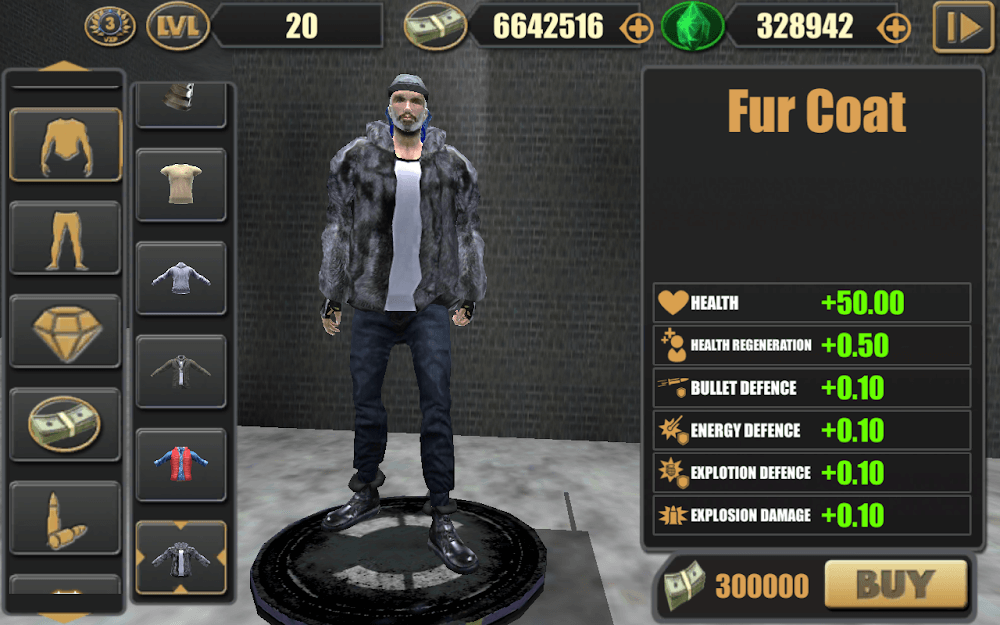Click the play arrow button
The height and width of the screenshot is (625, 1000).
[x=963, y=28]
